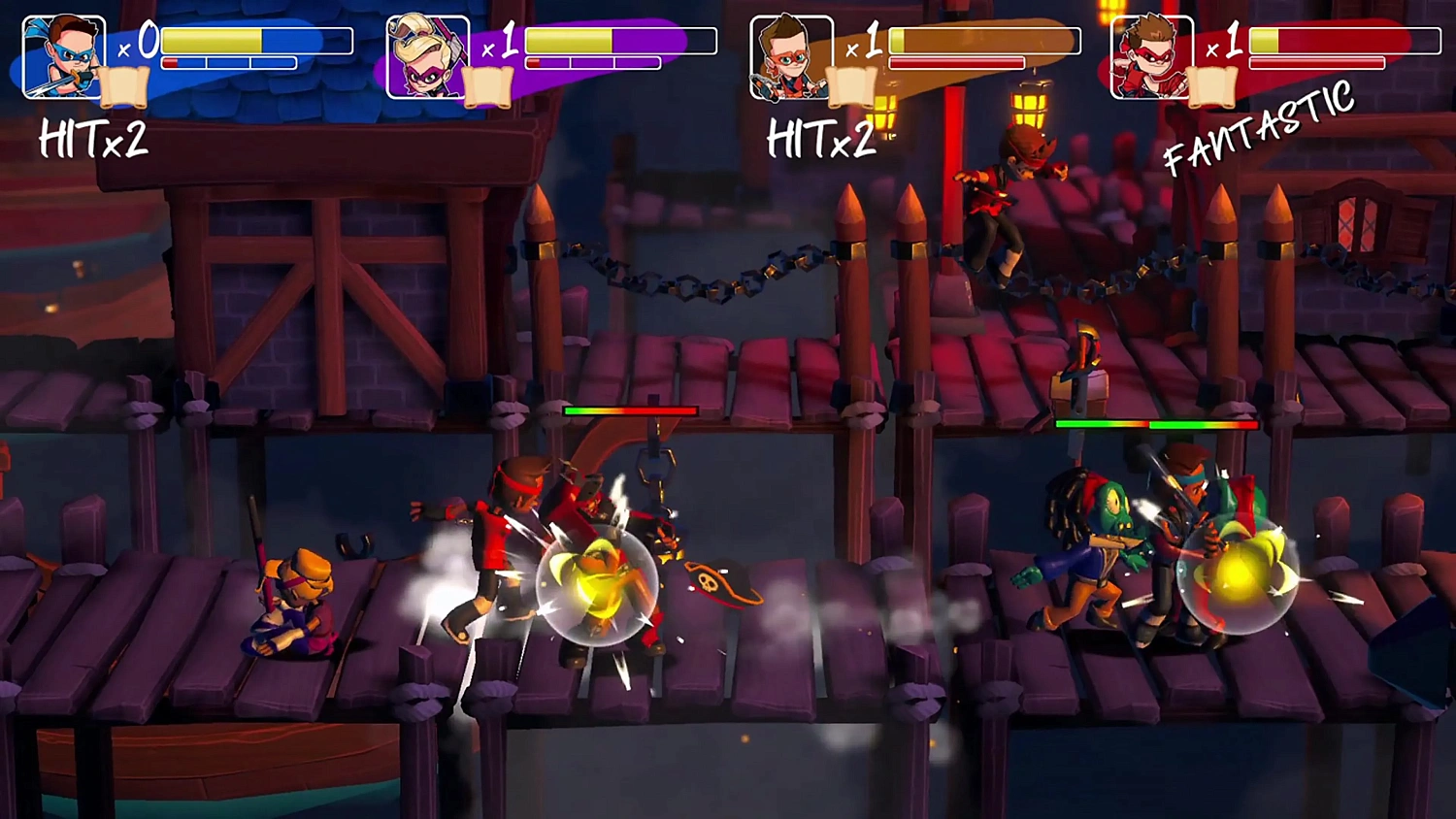Click the scroll icon under the red player

(x=1213, y=85)
